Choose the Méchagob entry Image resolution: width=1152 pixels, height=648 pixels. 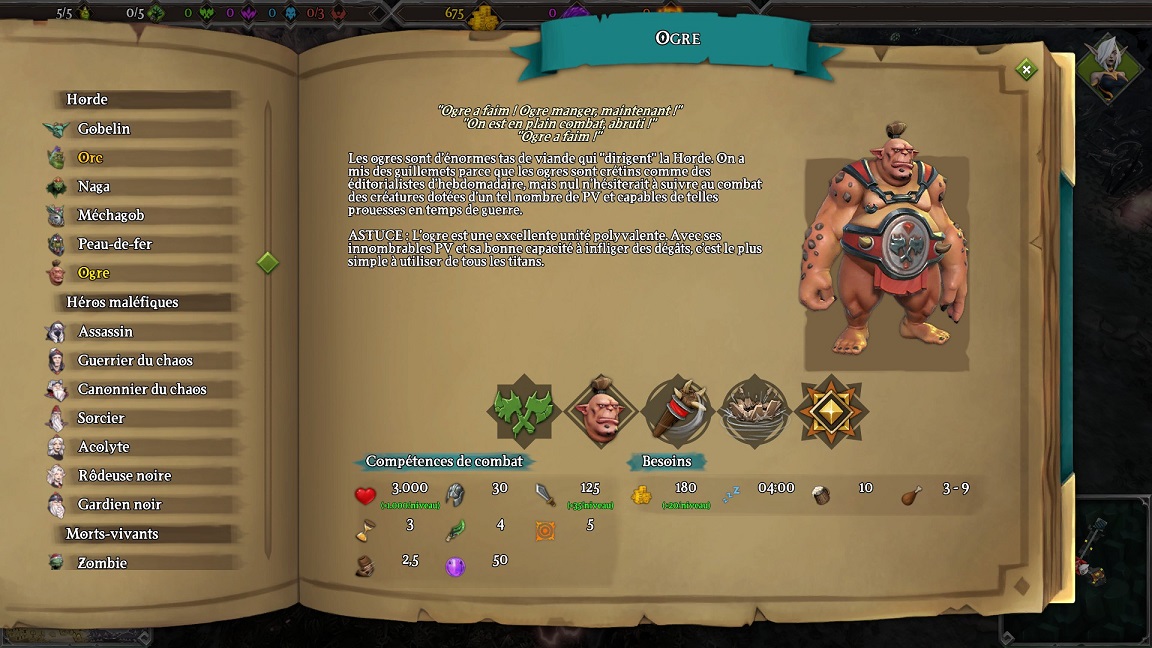[x=110, y=216]
